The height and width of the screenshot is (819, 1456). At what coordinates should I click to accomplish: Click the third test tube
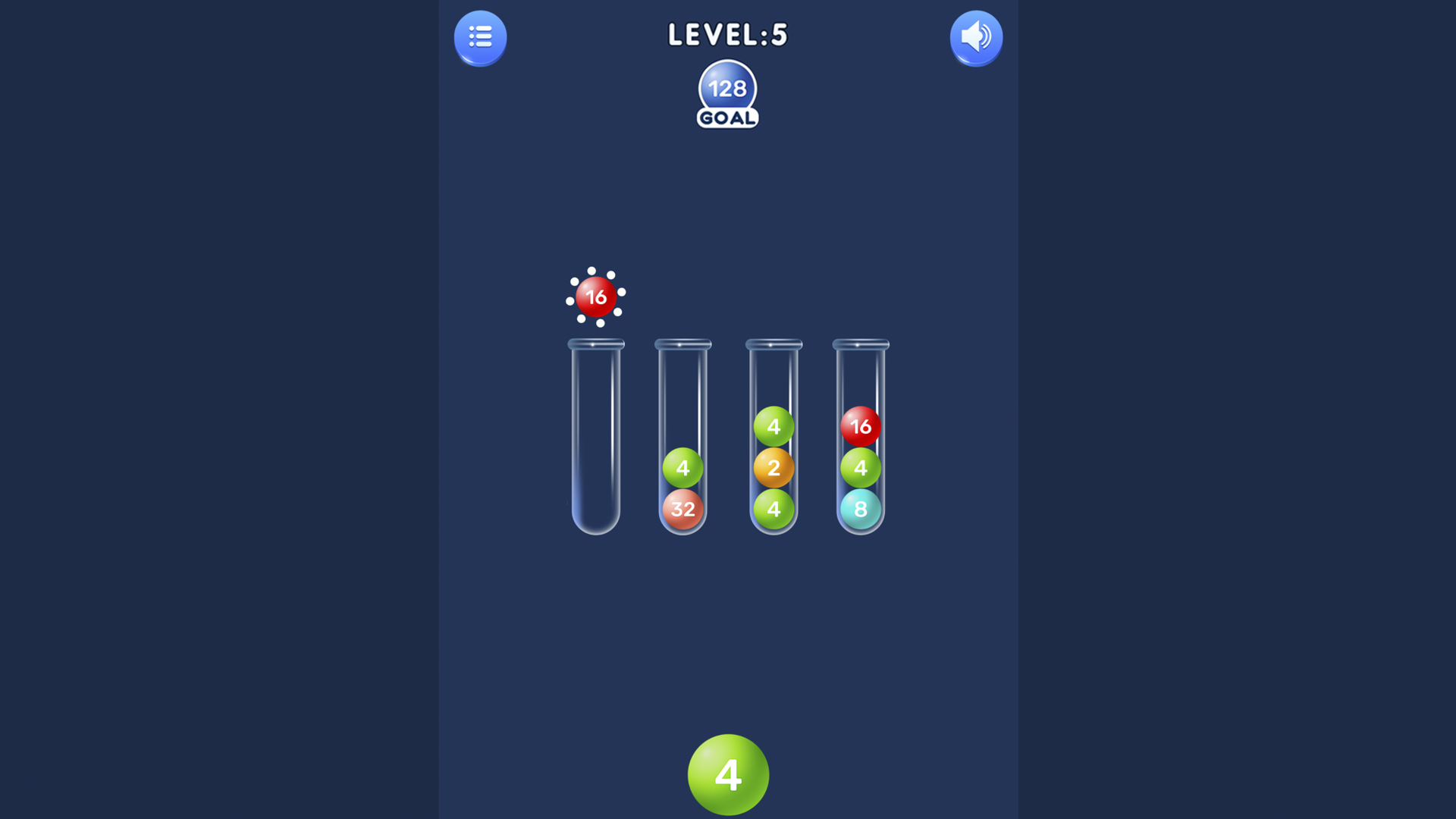tap(773, 379)
